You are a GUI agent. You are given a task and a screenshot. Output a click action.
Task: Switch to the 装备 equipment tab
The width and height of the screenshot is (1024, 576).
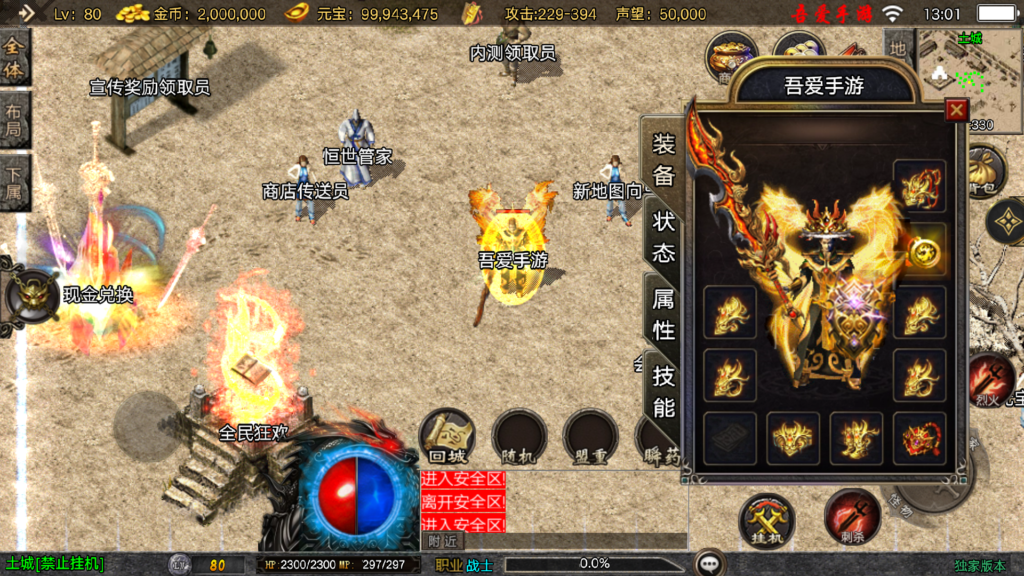point(664,160)
